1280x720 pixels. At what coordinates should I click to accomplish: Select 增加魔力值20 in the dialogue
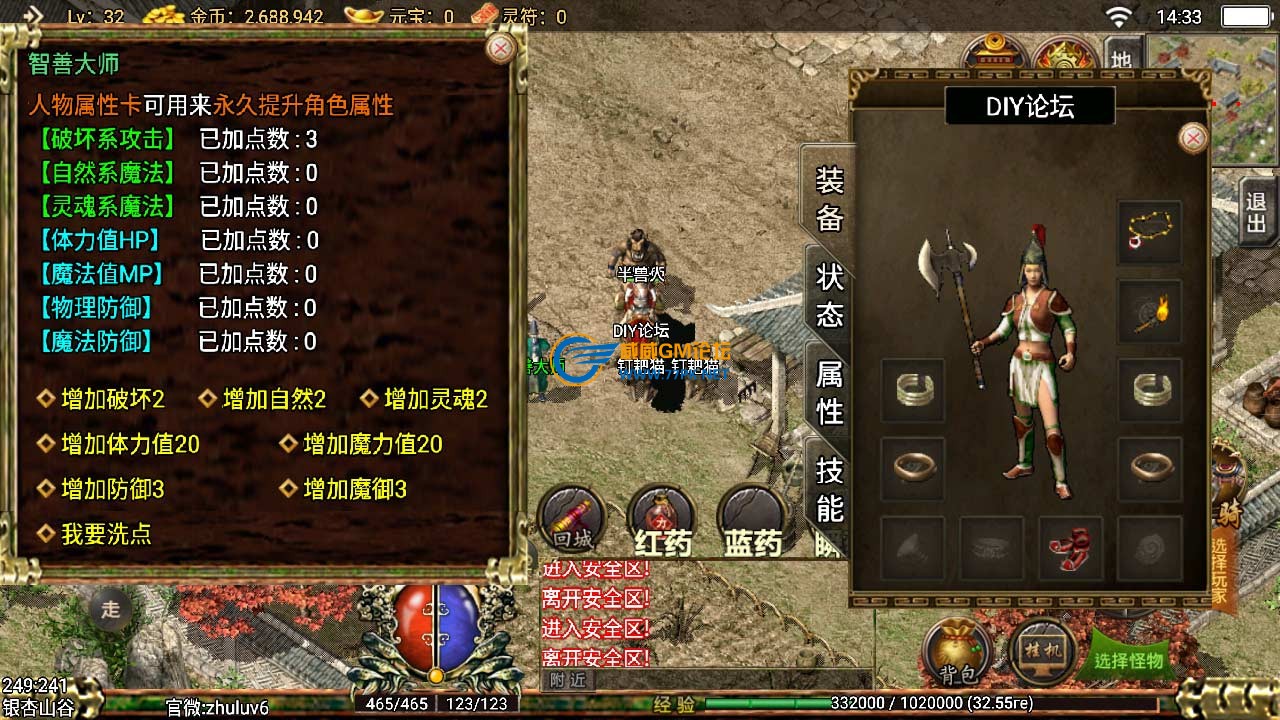pyautogui.click(x=372, y=444)
